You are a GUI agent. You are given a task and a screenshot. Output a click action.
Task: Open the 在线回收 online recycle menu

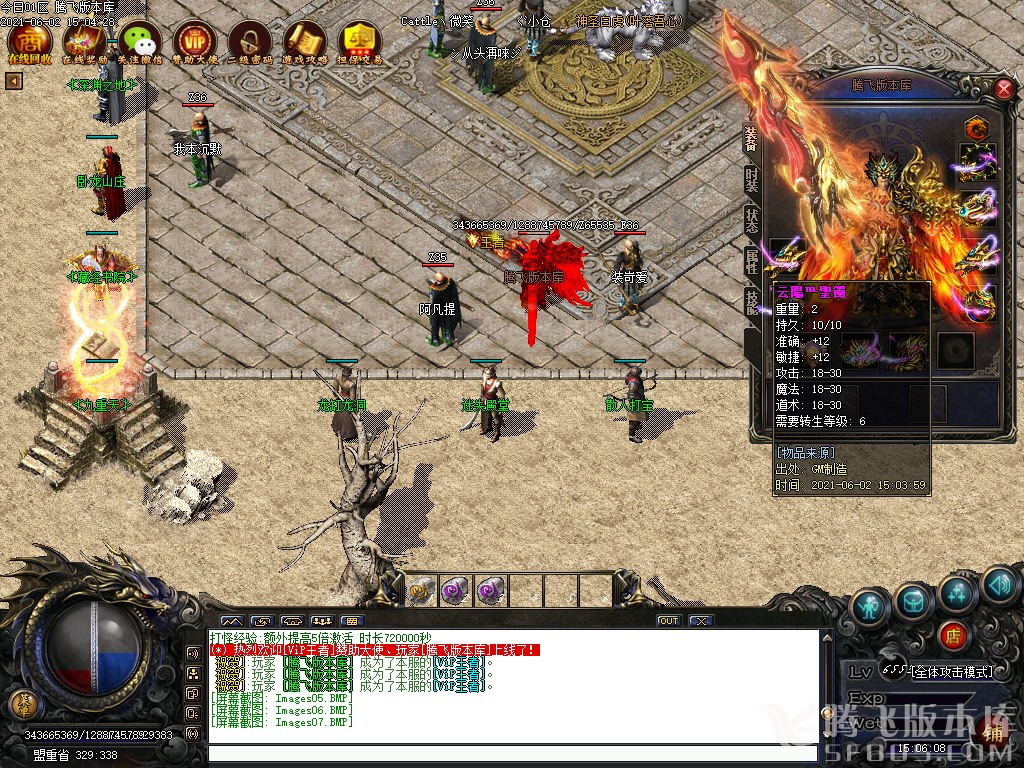pos(29,41)
